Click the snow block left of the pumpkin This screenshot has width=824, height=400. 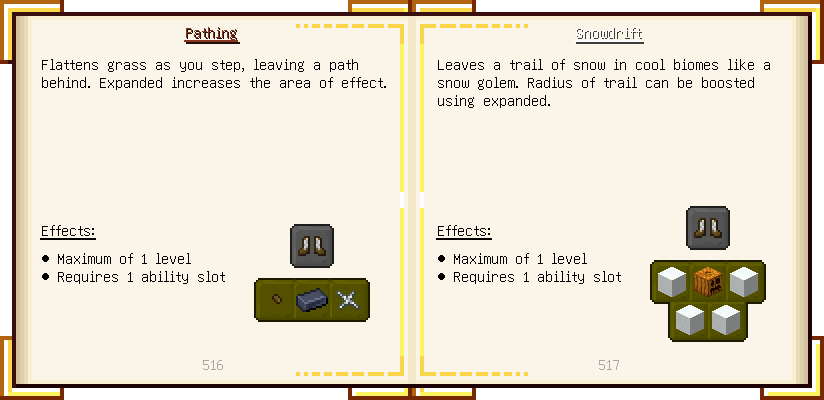click(x=671, y=282)
